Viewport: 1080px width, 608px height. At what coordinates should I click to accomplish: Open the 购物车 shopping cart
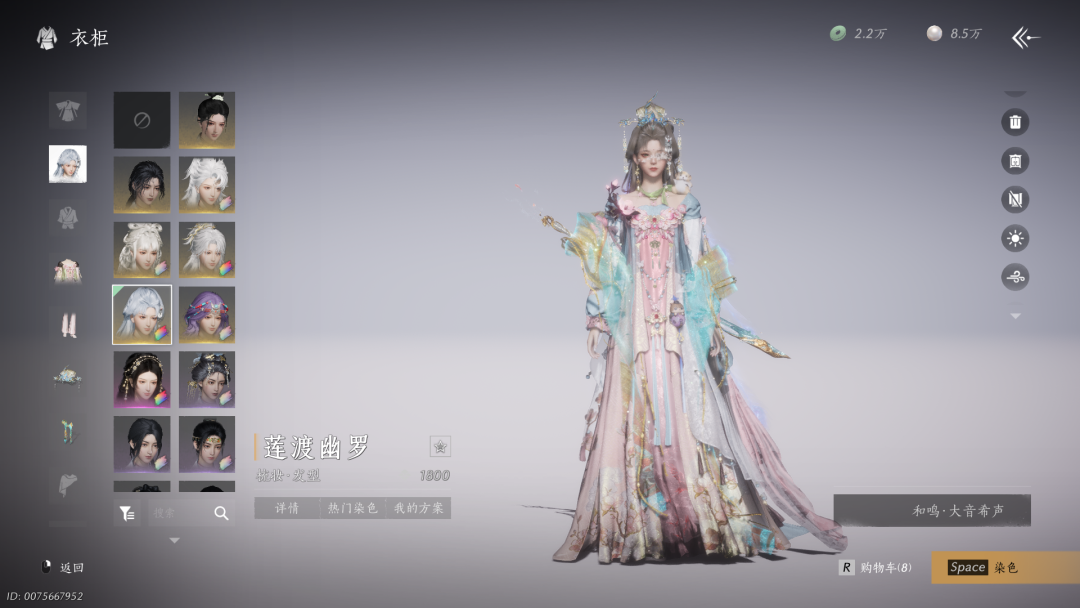[876, 567]
